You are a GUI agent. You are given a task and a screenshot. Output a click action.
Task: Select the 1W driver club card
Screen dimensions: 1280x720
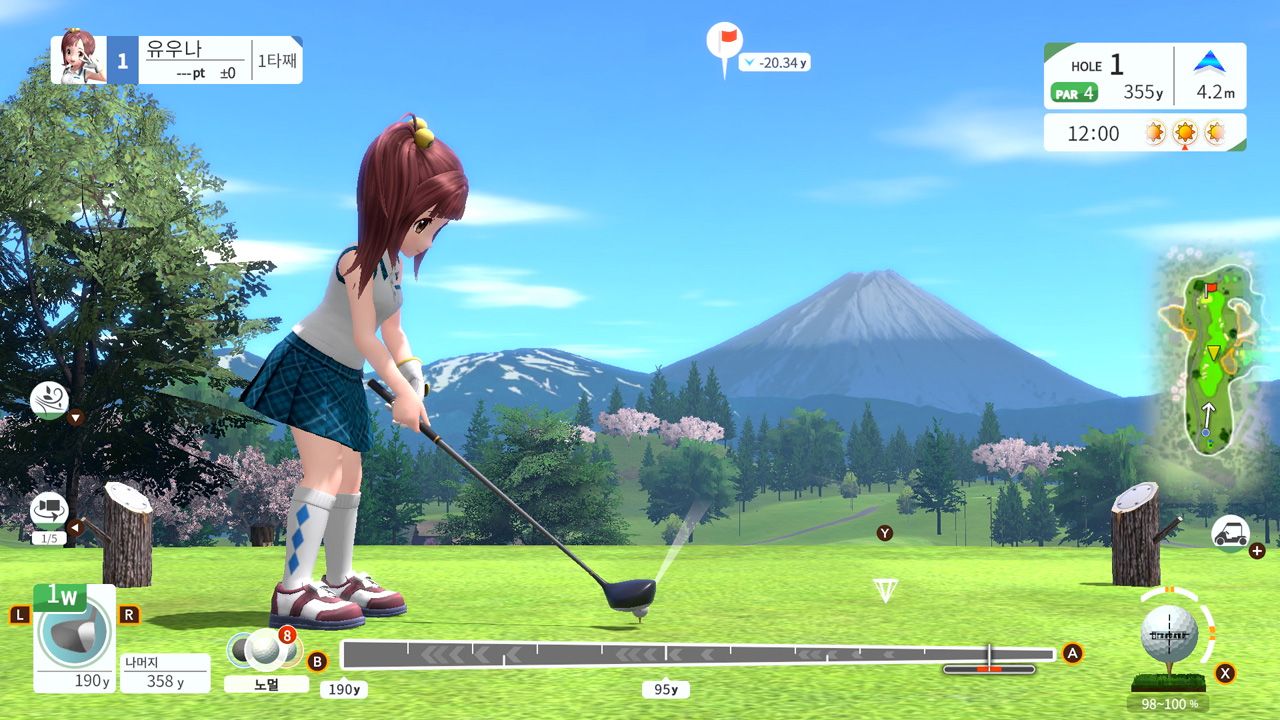(73, 638)
